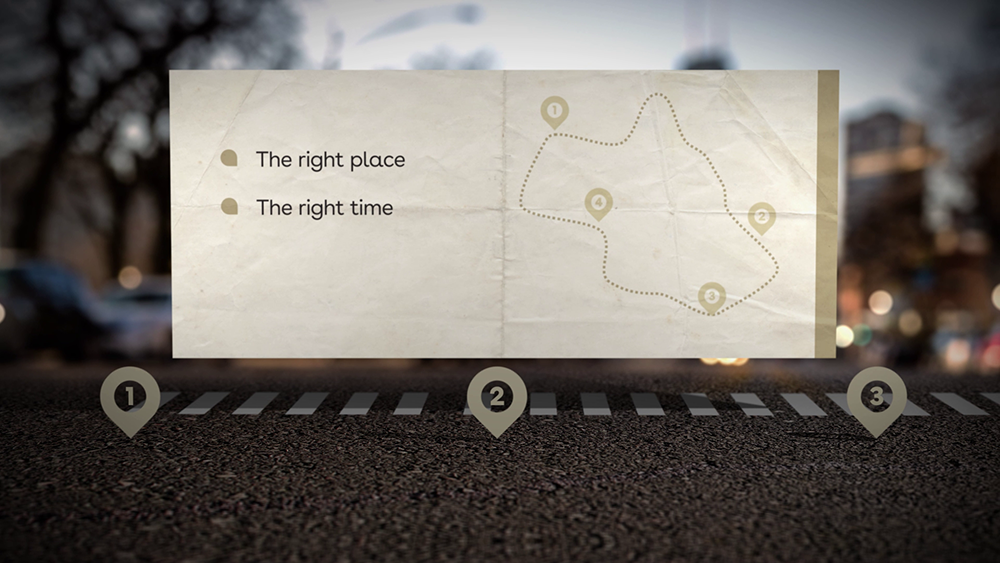Screen dimensions: 1000x563
Task: Select the large road marker numbered 3
Action: click(876, 397)
